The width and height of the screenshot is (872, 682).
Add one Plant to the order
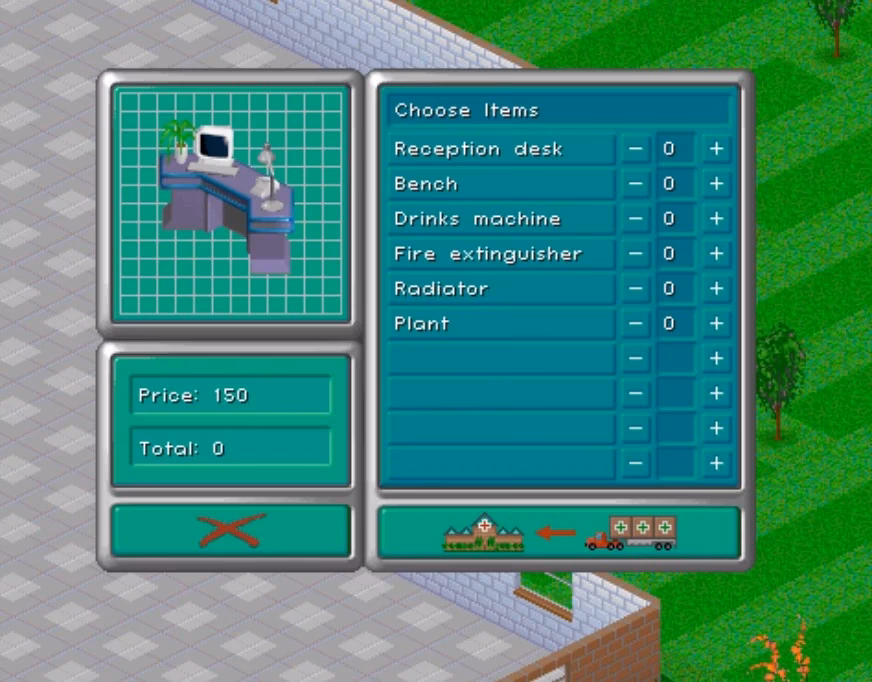point(716,324)
